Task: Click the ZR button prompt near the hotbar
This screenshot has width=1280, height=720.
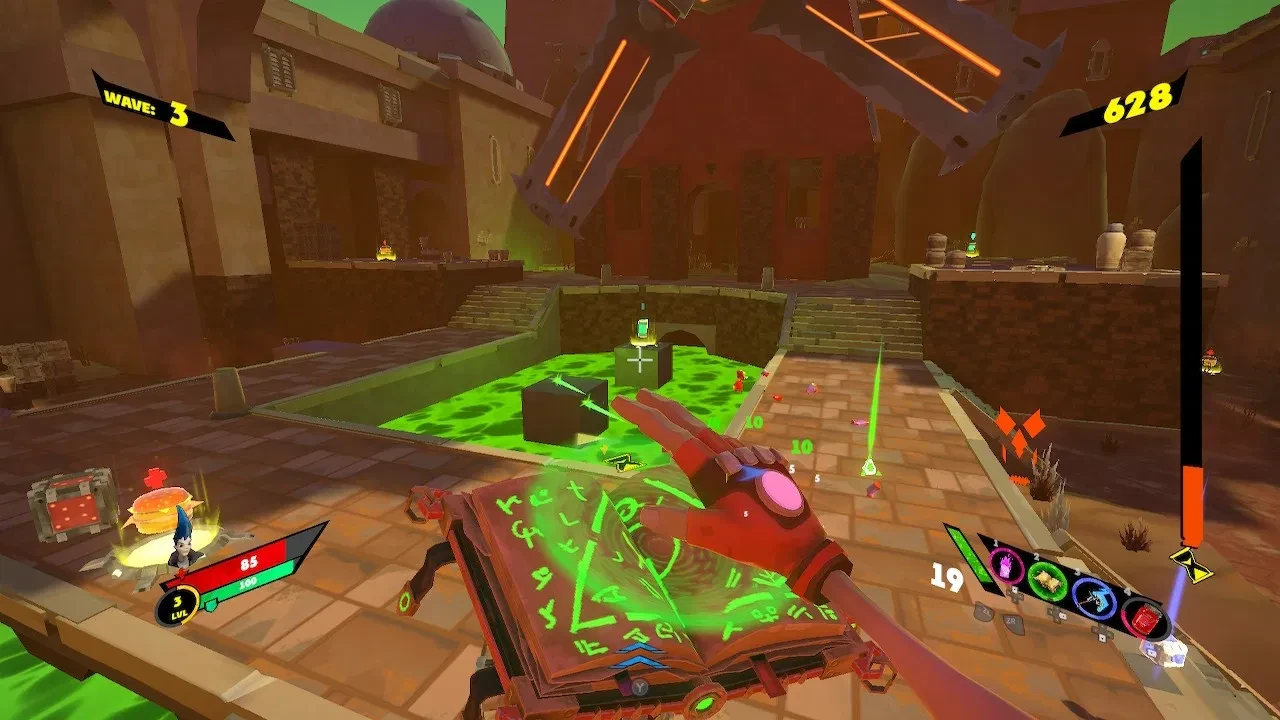Action: point(1011,622)
